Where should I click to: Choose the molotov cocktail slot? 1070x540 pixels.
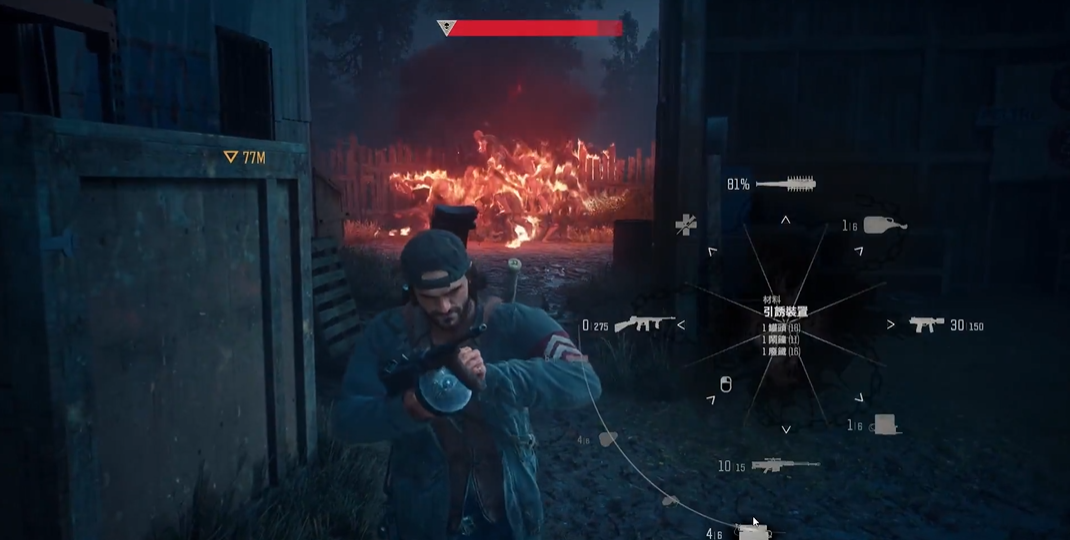884,225
